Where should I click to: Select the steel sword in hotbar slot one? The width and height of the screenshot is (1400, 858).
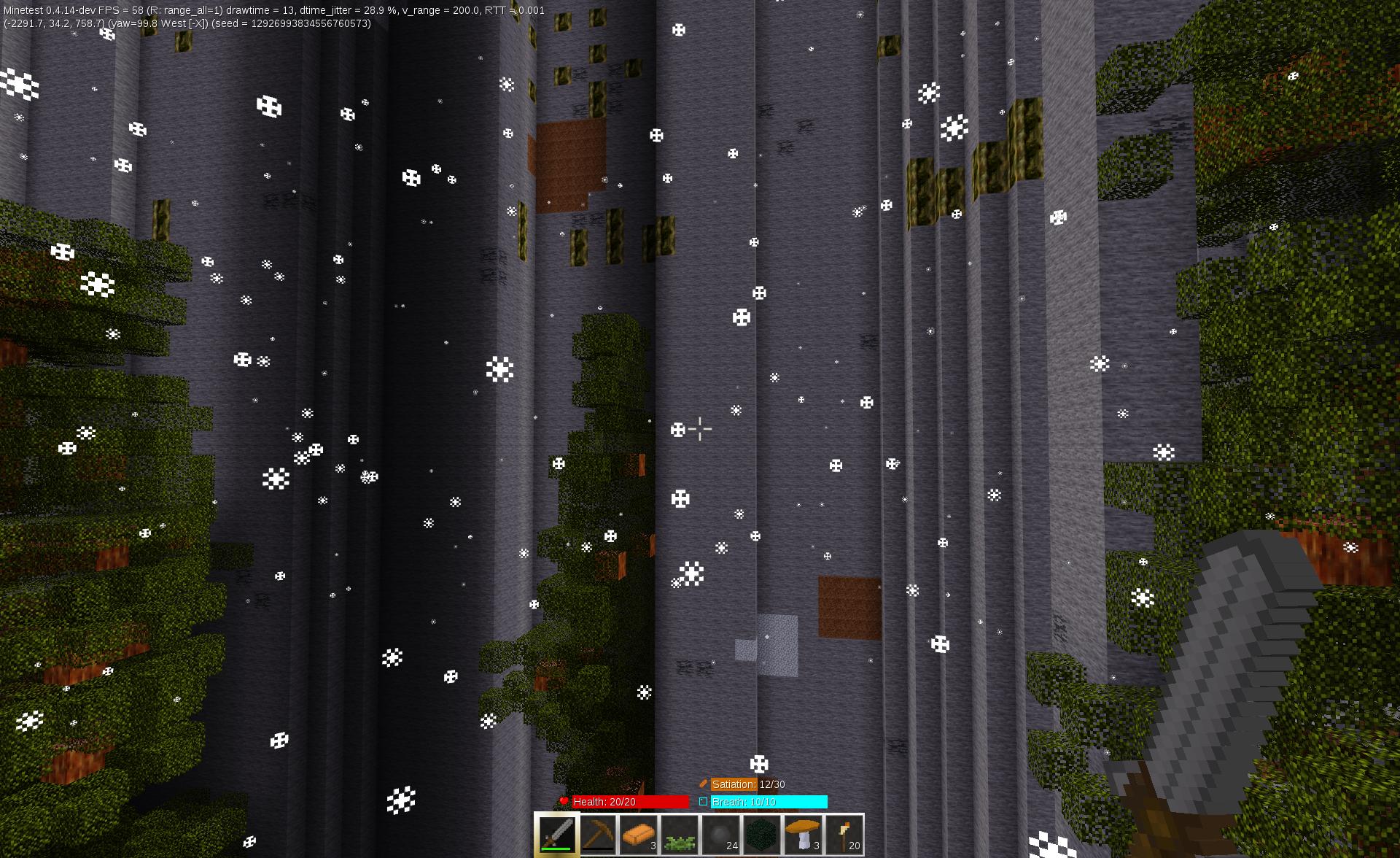[558, 833]
